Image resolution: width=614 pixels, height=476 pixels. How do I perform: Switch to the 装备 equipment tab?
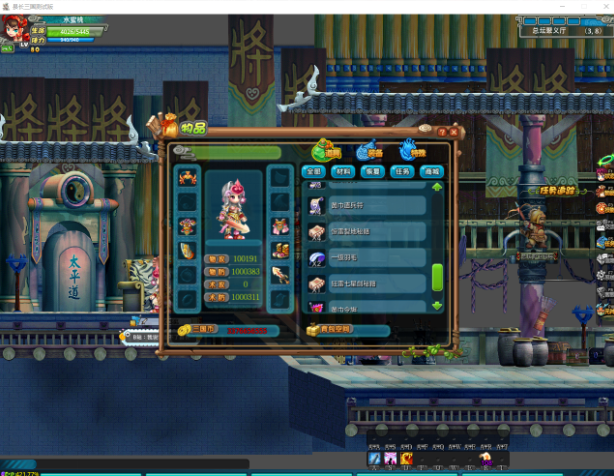(x=369, y=151)
